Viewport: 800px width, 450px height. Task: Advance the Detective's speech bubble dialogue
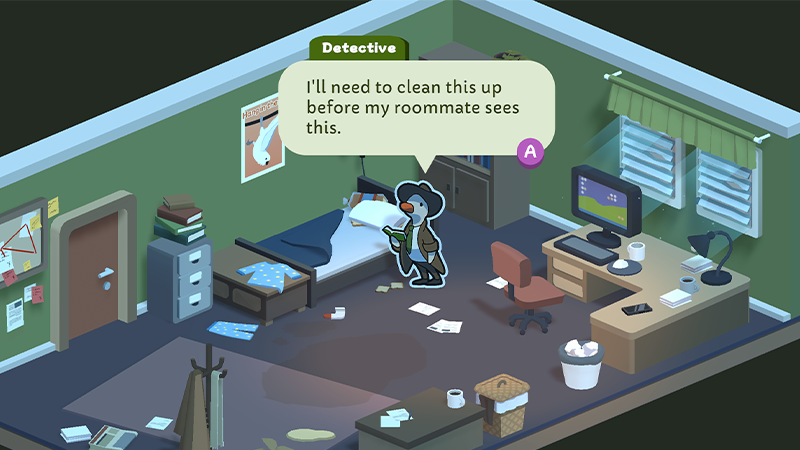coord(531,151)
